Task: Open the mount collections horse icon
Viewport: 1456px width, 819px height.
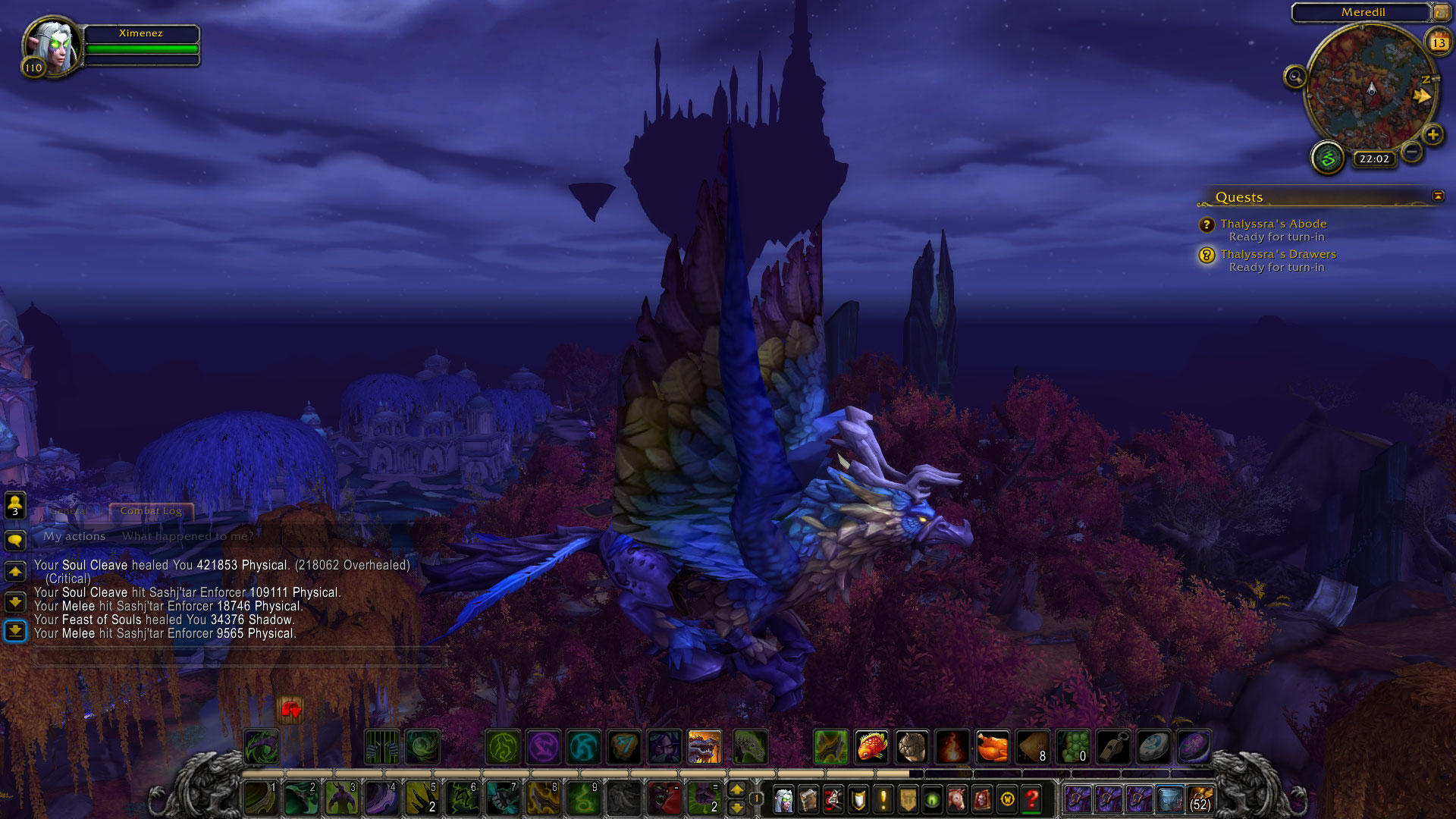Action: [957, 799]
